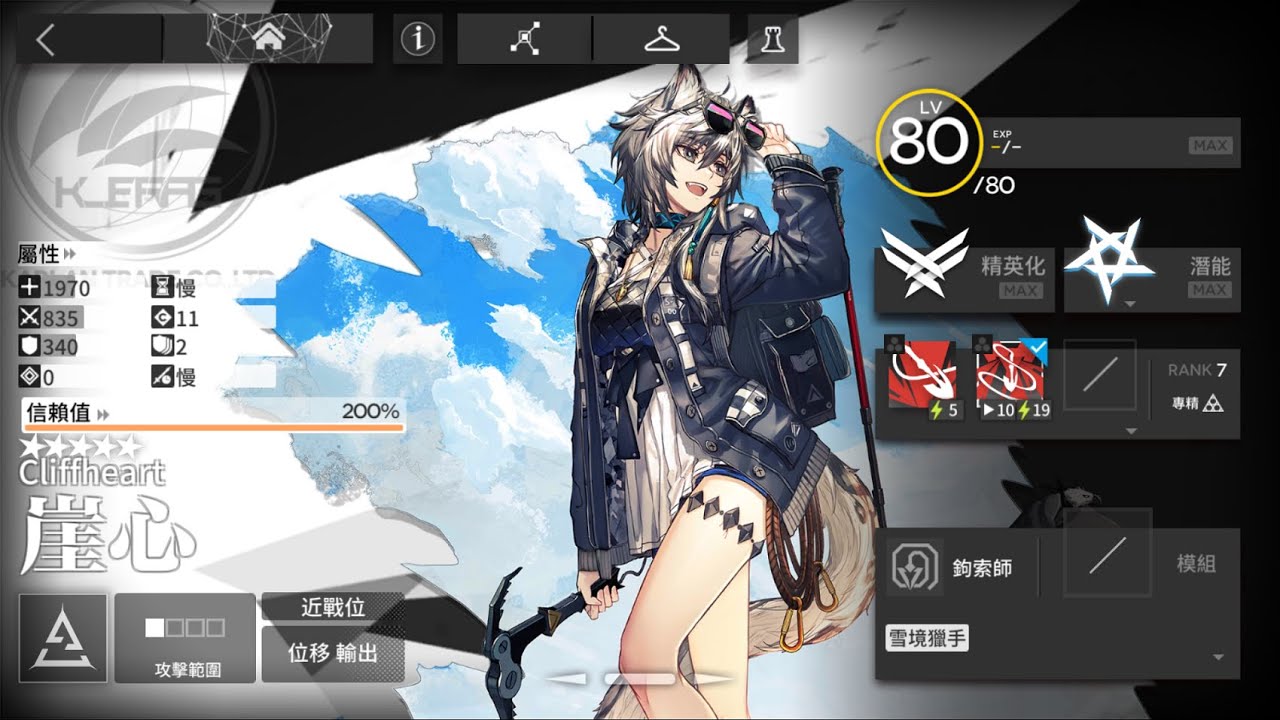Go back using the left arrow button
This screenshot has width=1280, height=720.
coord(45,40)
